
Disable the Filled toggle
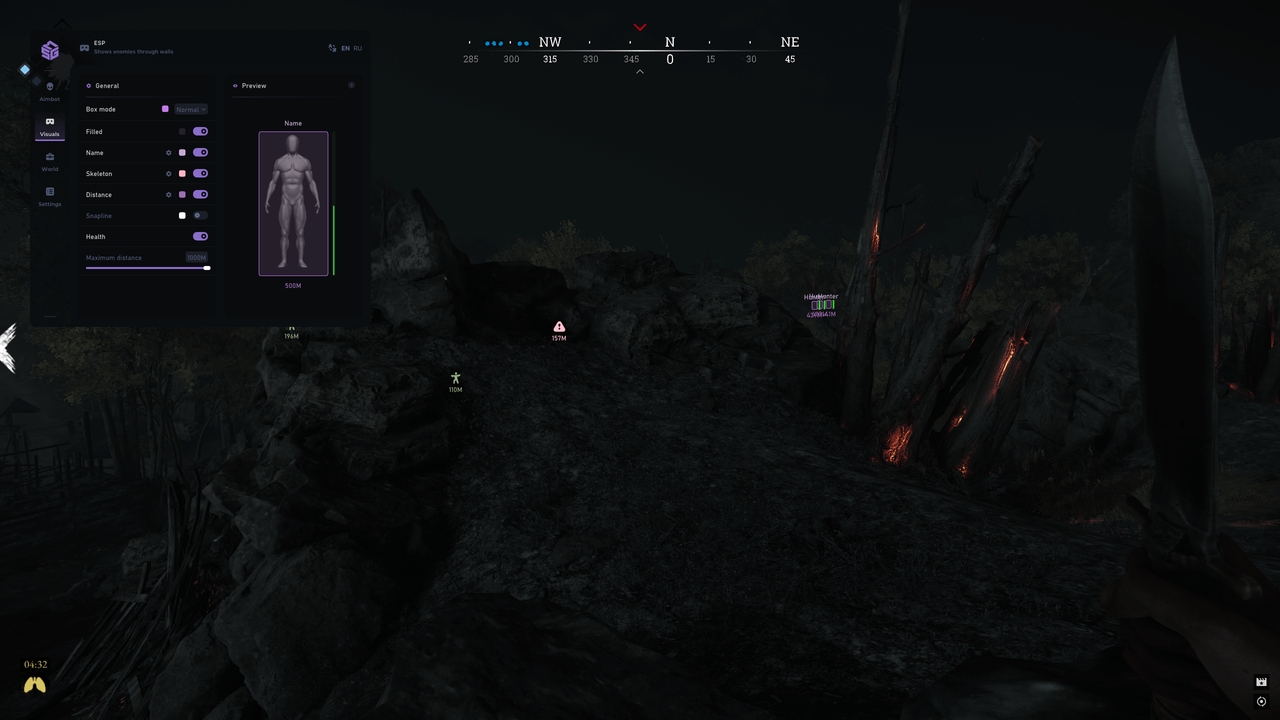click(200, 131)
